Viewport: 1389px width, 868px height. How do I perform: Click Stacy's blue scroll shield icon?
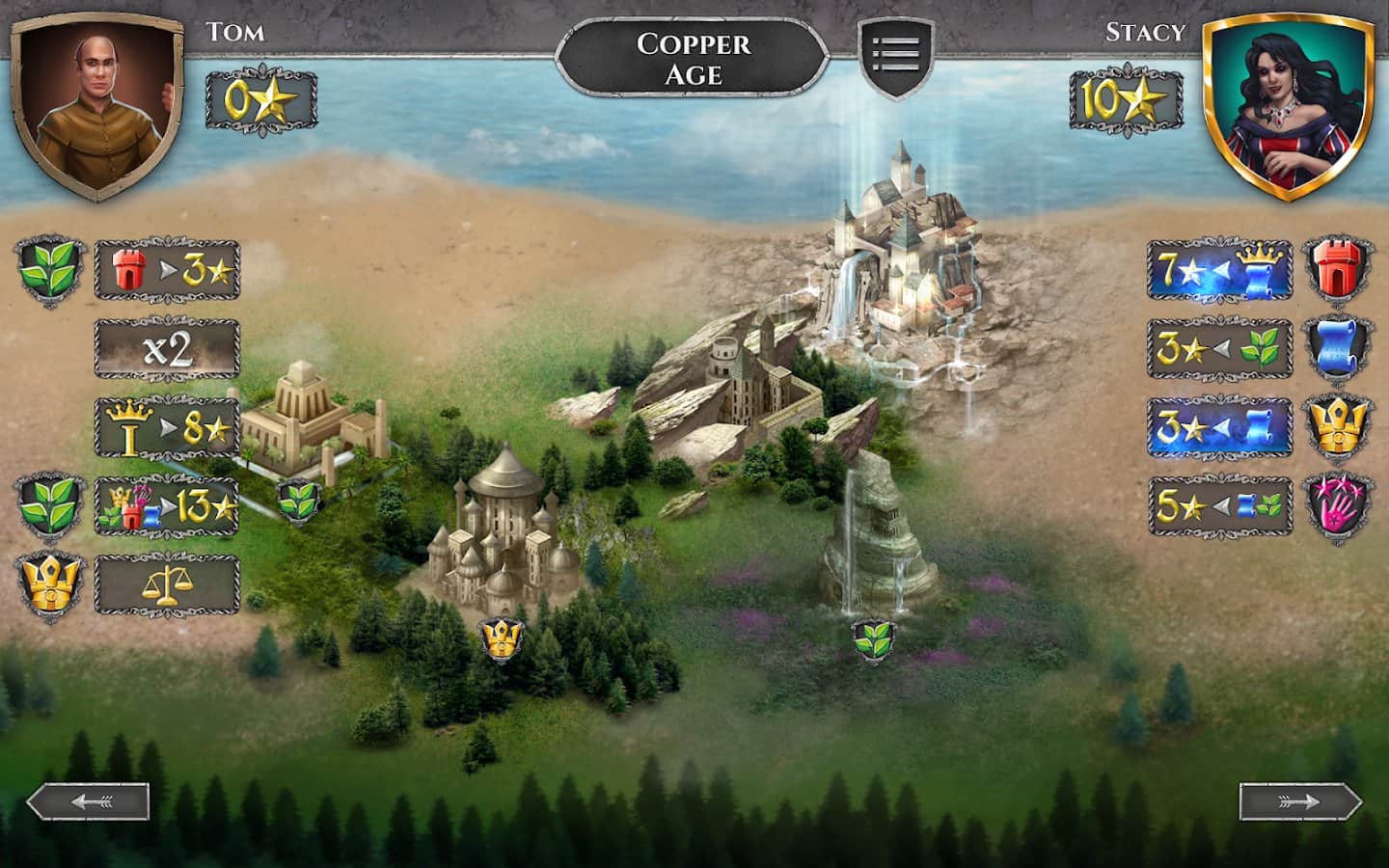[1338, 348]
